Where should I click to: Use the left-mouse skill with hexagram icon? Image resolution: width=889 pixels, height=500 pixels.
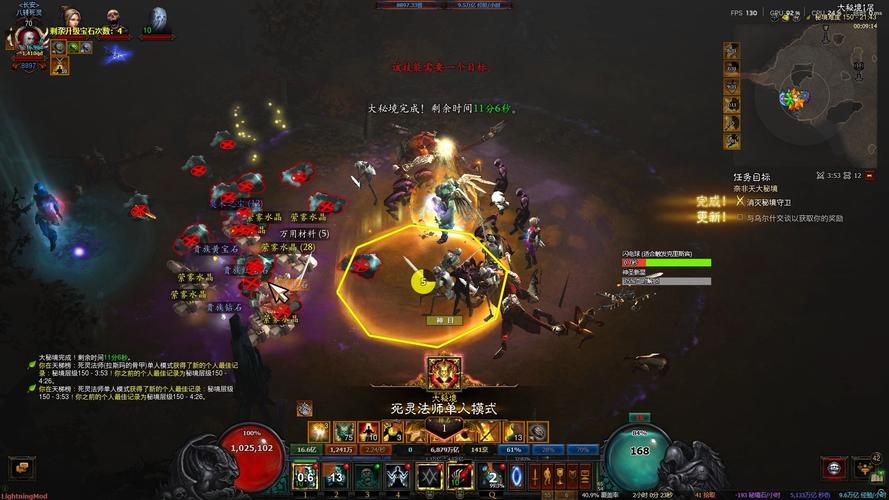tap(430, 475)
